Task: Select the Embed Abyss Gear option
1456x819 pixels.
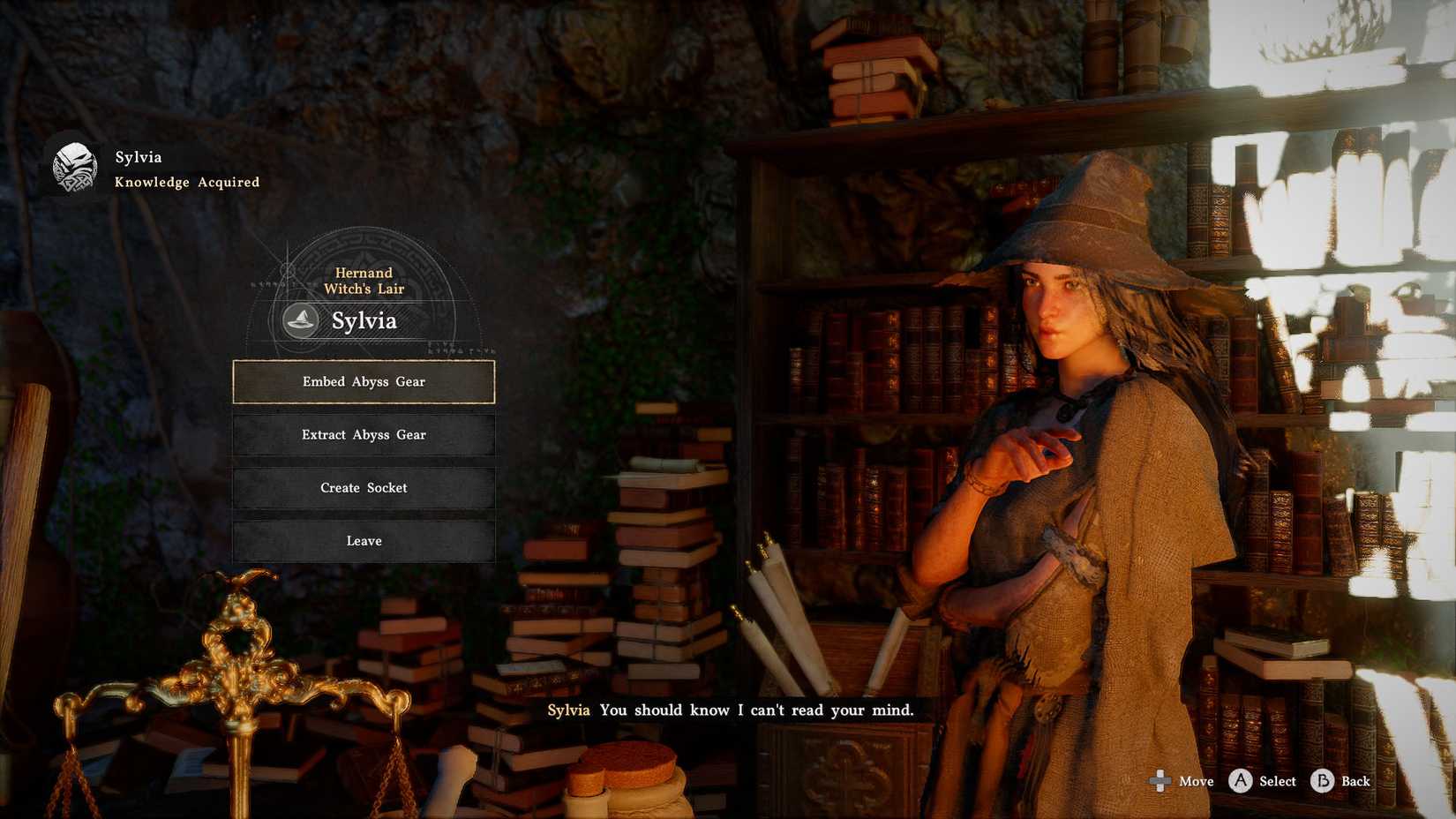Action: (363, 381)
